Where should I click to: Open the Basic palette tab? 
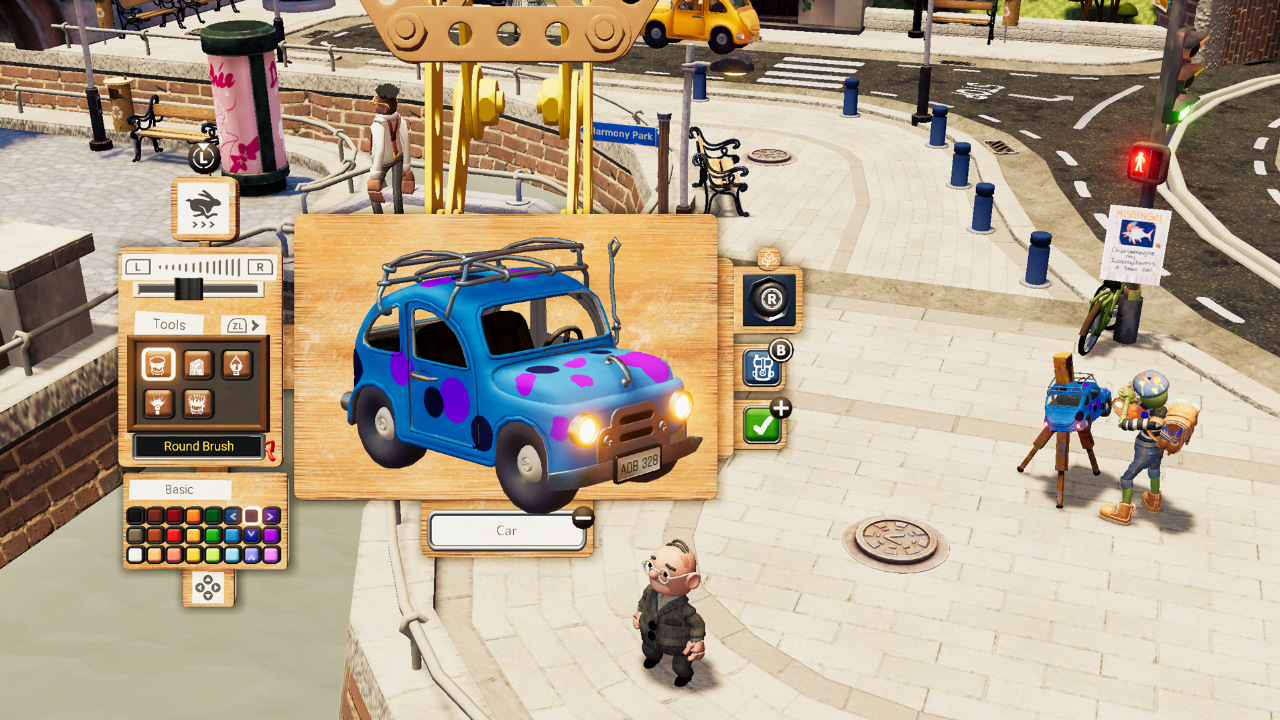coord(178,489)
